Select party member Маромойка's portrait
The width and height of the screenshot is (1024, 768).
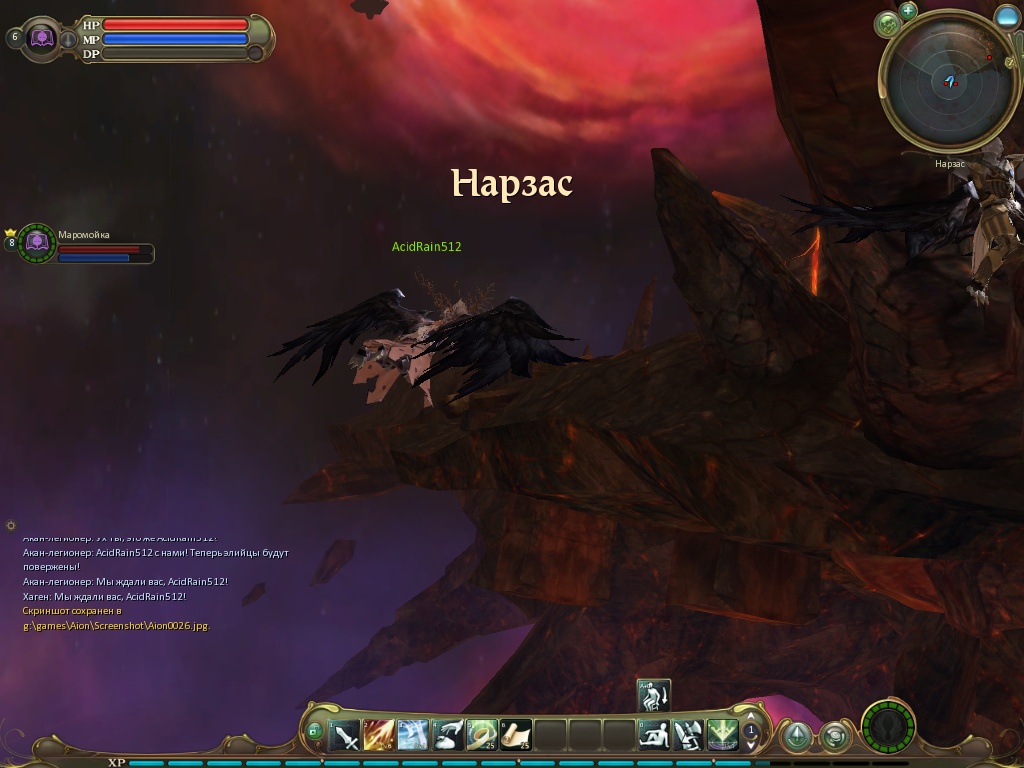[x=37, y=243]
